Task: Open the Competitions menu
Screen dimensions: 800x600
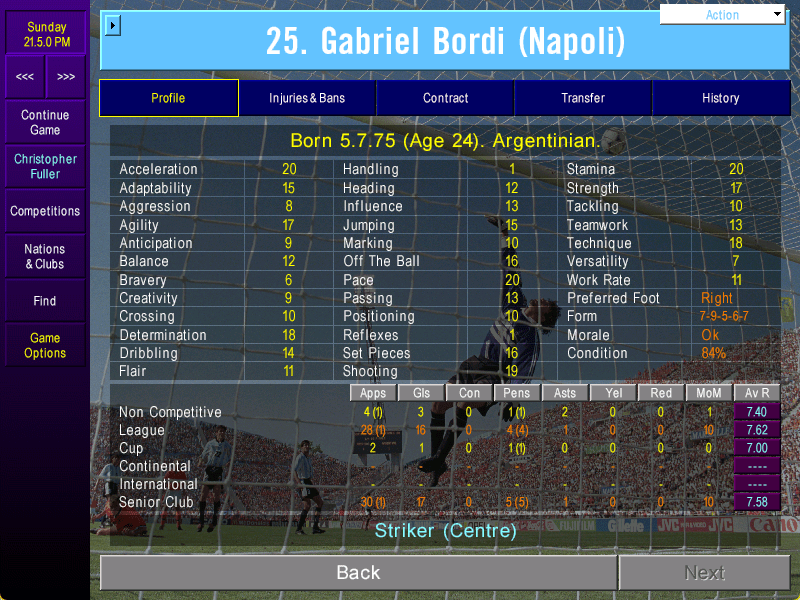Action: point(45,211)
